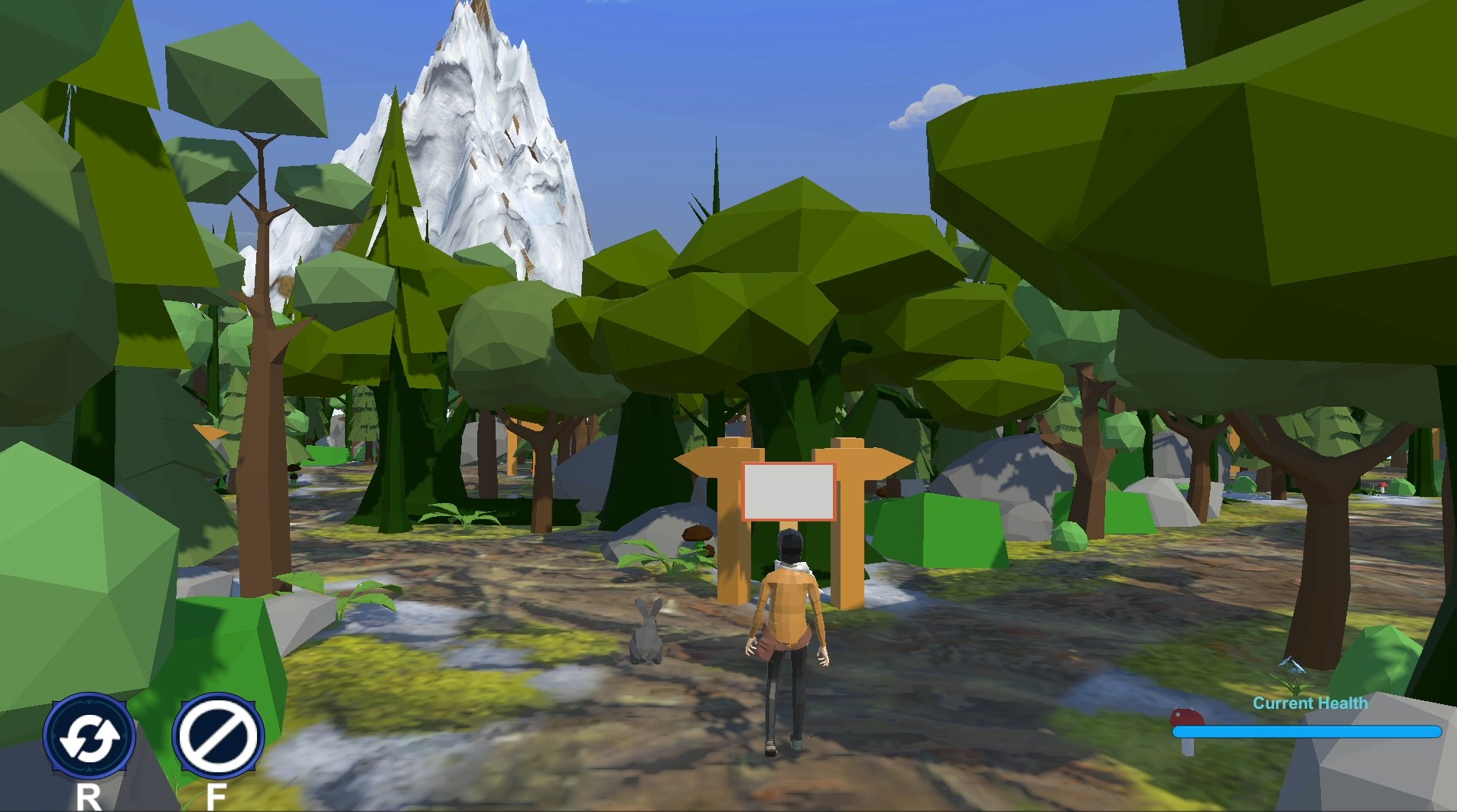Screen dimensions: 1457x812
Task: Click the blue-rimmed badge above the R label
Action: pos(89,736)
